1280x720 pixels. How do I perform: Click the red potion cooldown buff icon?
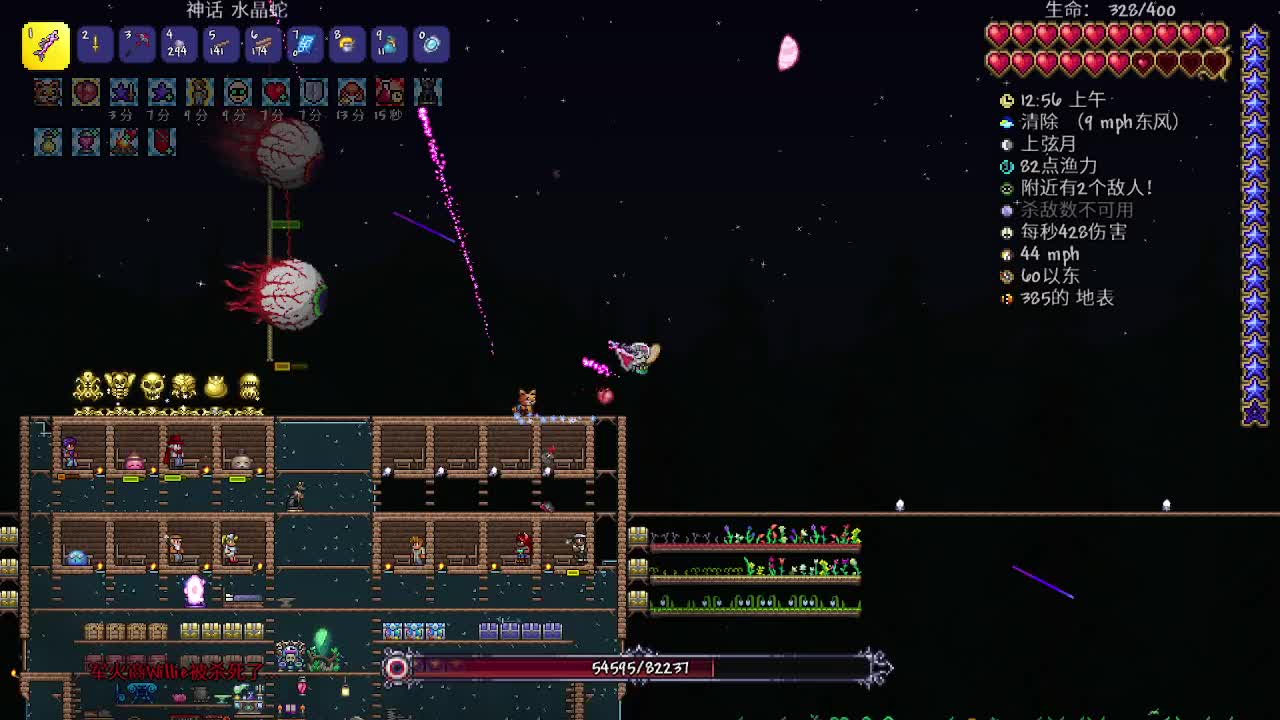click(390, 92)
